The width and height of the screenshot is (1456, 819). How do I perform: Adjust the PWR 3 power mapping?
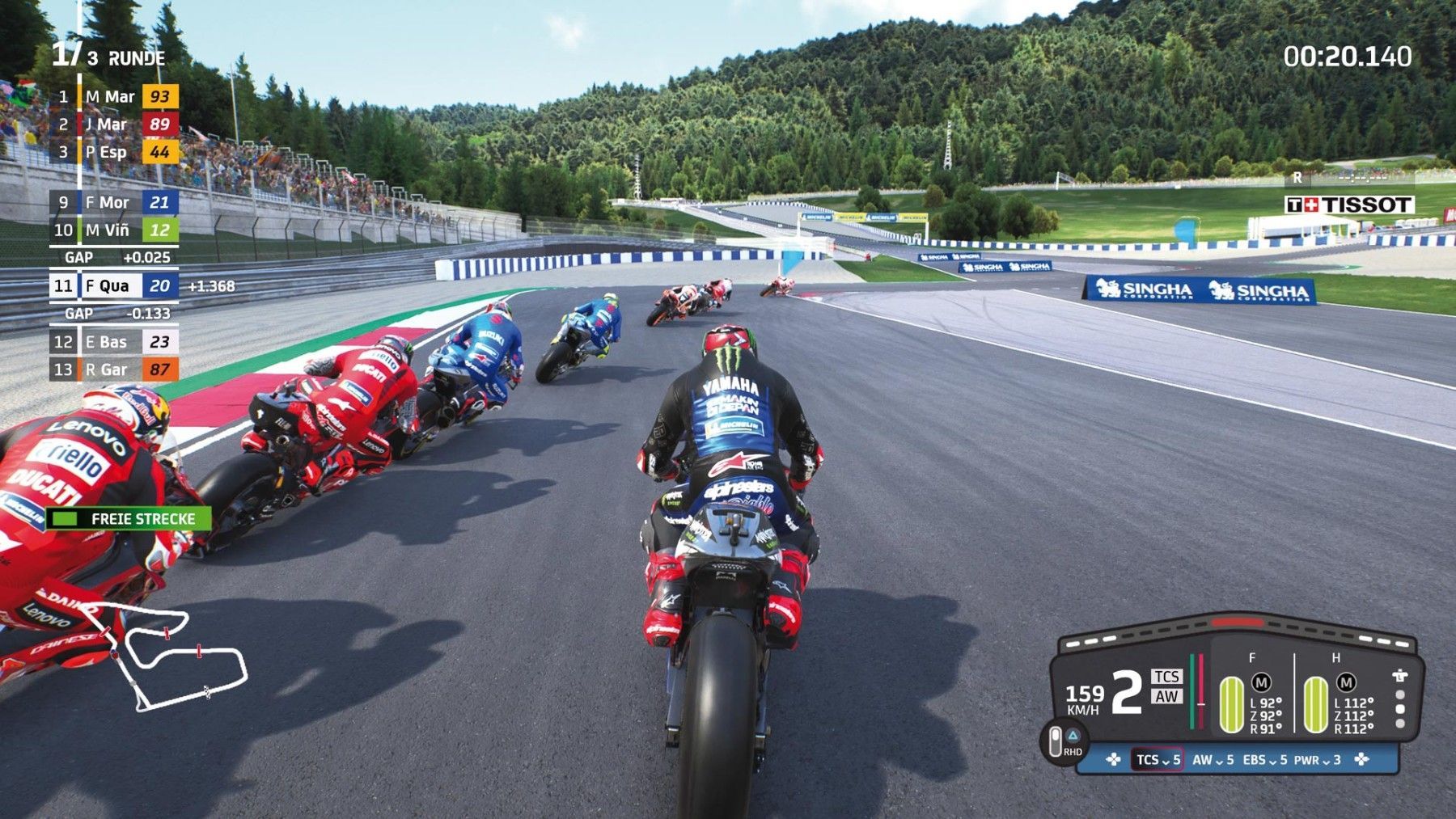(x=1317, y=760)
